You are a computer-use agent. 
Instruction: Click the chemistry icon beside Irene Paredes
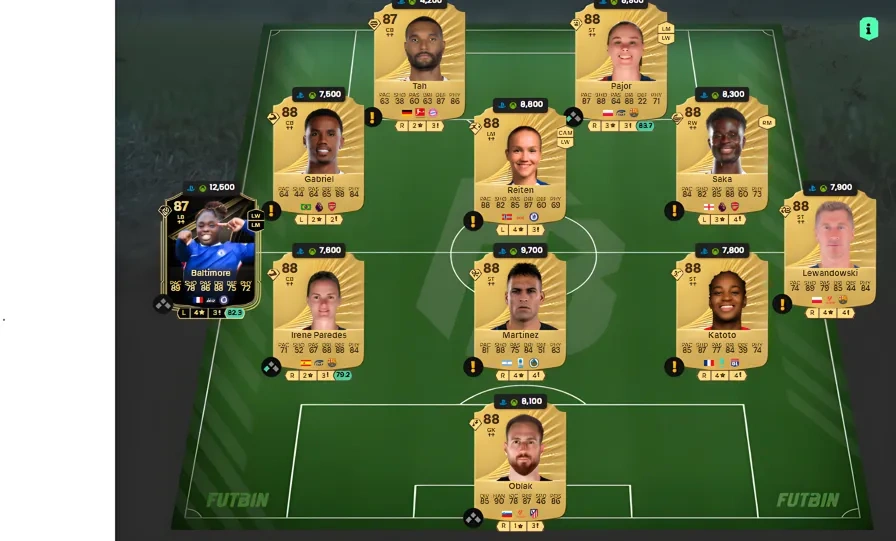pyautogui.click(x=271, y=367)
